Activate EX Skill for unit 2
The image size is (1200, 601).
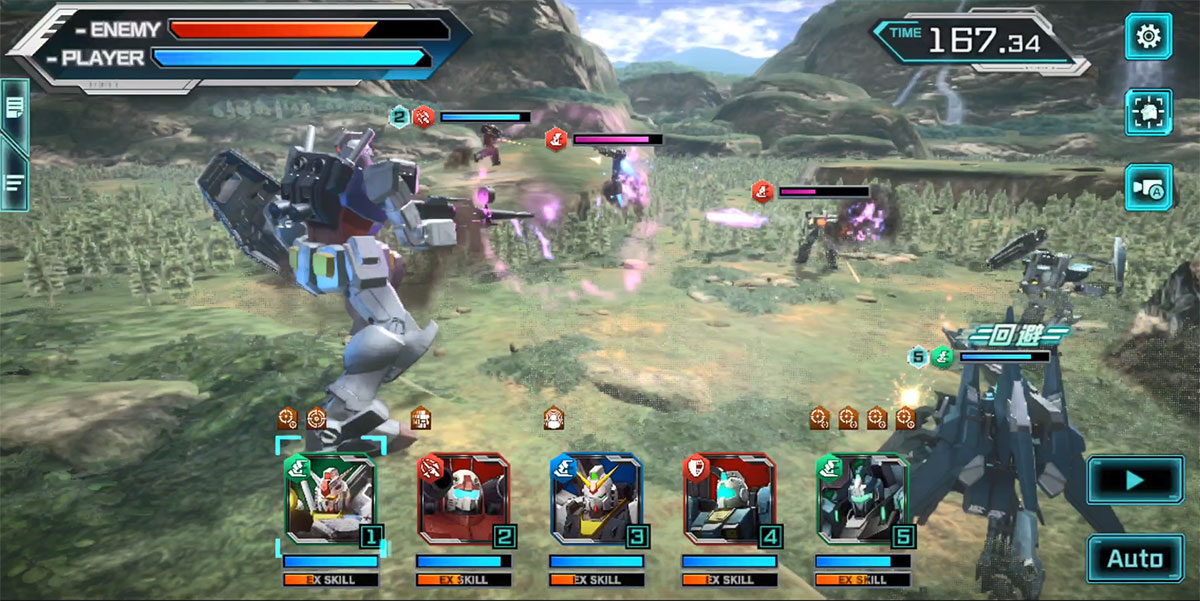click(x=463, y=580)
